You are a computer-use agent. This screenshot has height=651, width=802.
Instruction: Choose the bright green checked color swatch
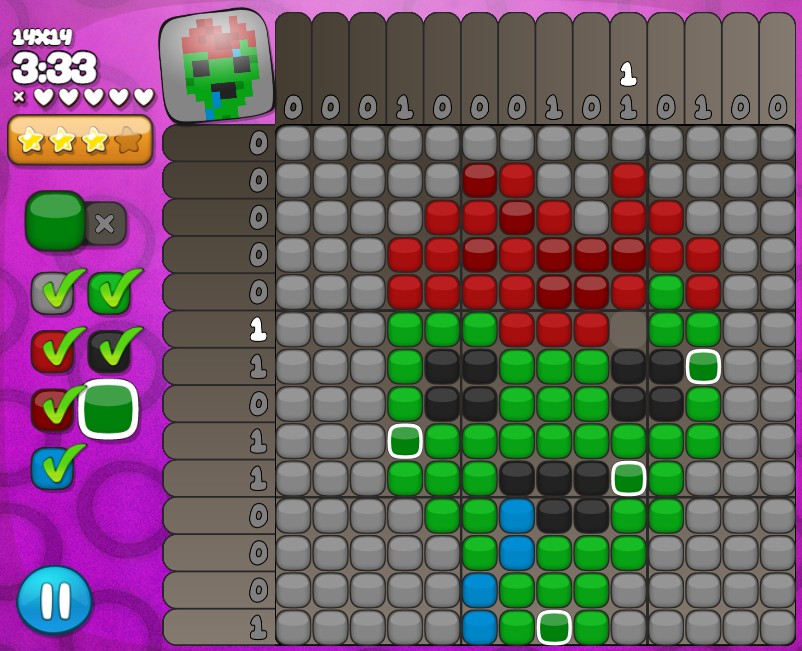point(109,292)
